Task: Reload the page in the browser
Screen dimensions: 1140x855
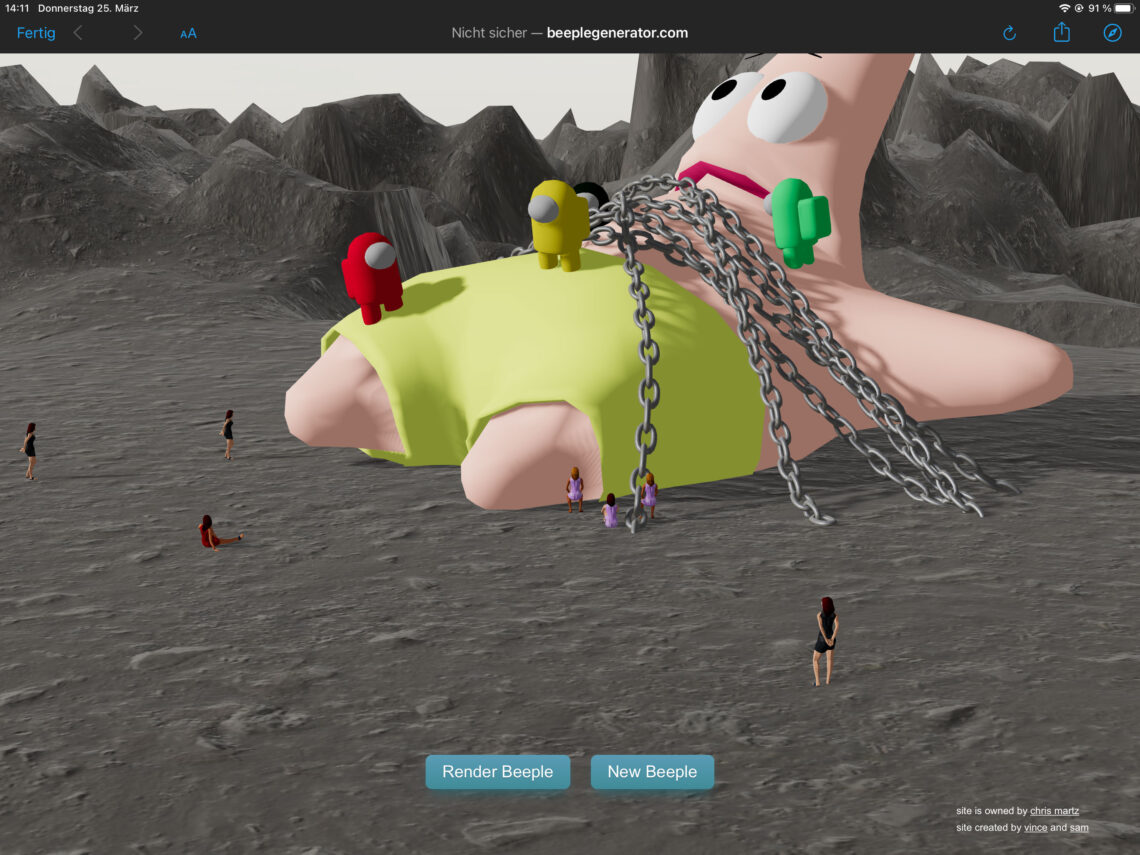Action: 1009,33
